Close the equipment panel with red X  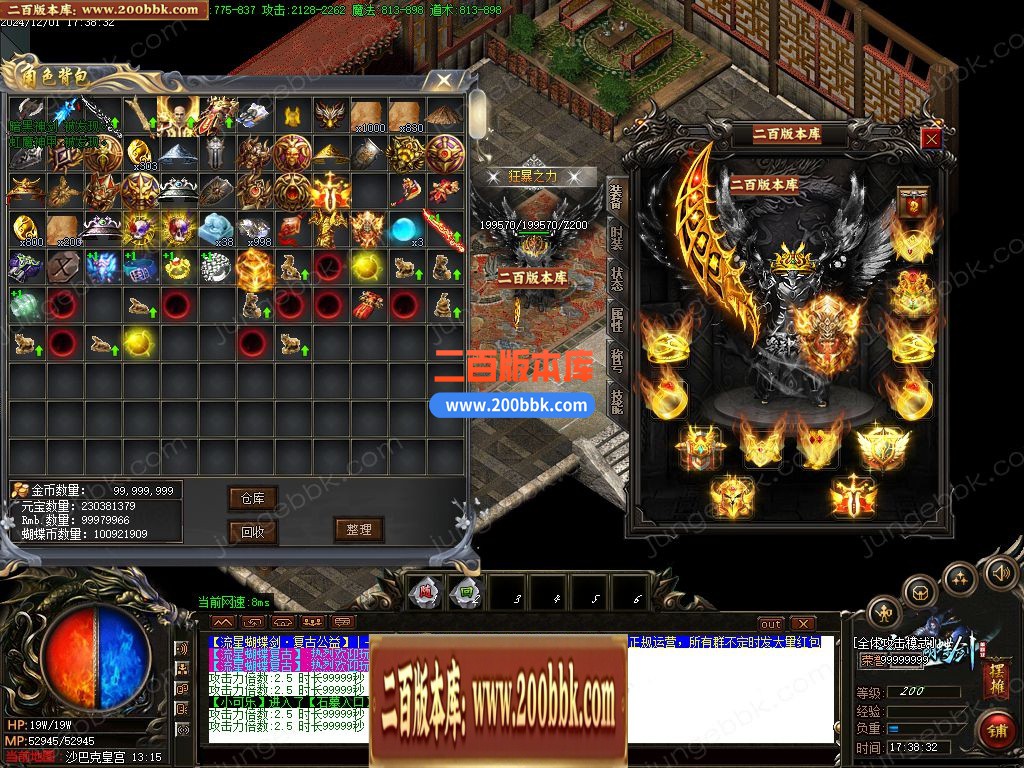931,139
